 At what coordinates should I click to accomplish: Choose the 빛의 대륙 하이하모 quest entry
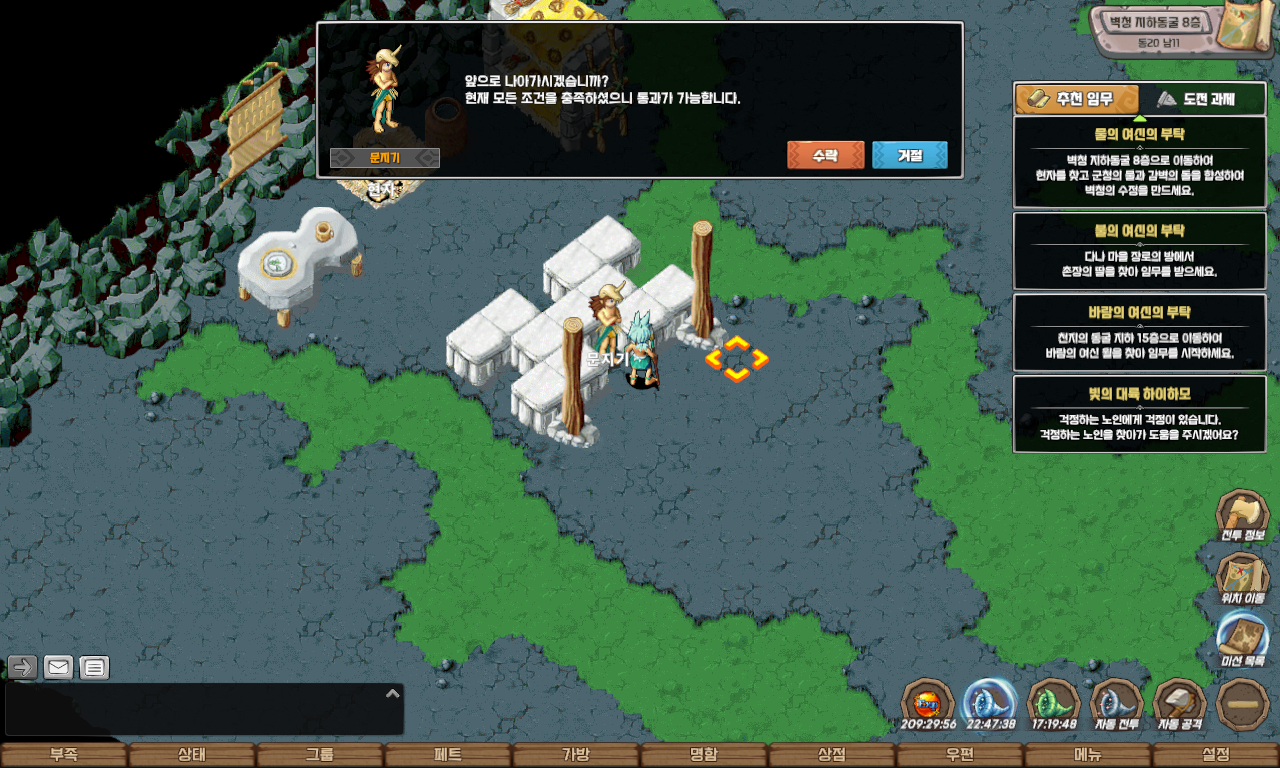coord(1139,414)
